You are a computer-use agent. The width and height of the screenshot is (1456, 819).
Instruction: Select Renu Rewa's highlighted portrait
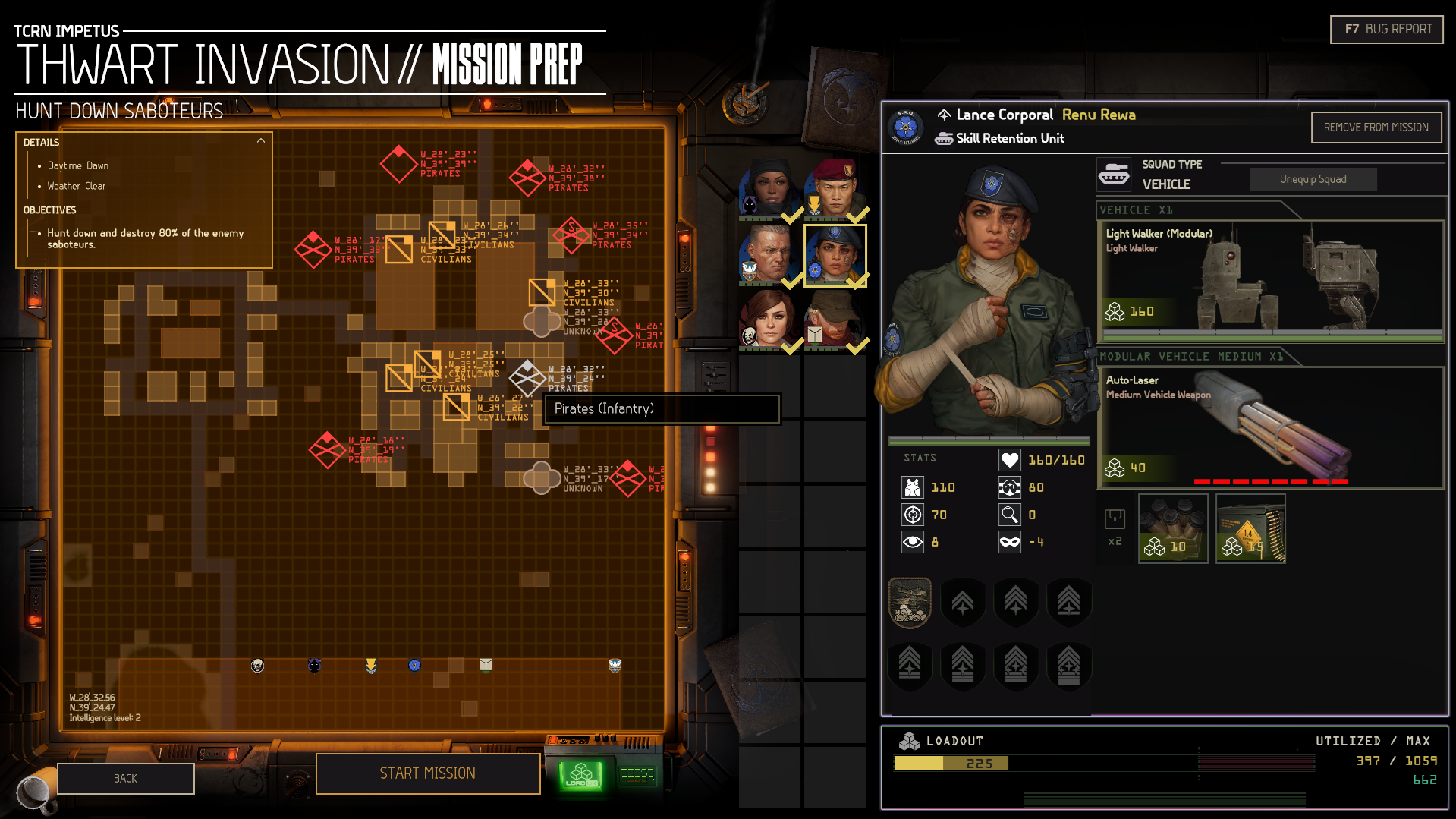coord(835,255)
